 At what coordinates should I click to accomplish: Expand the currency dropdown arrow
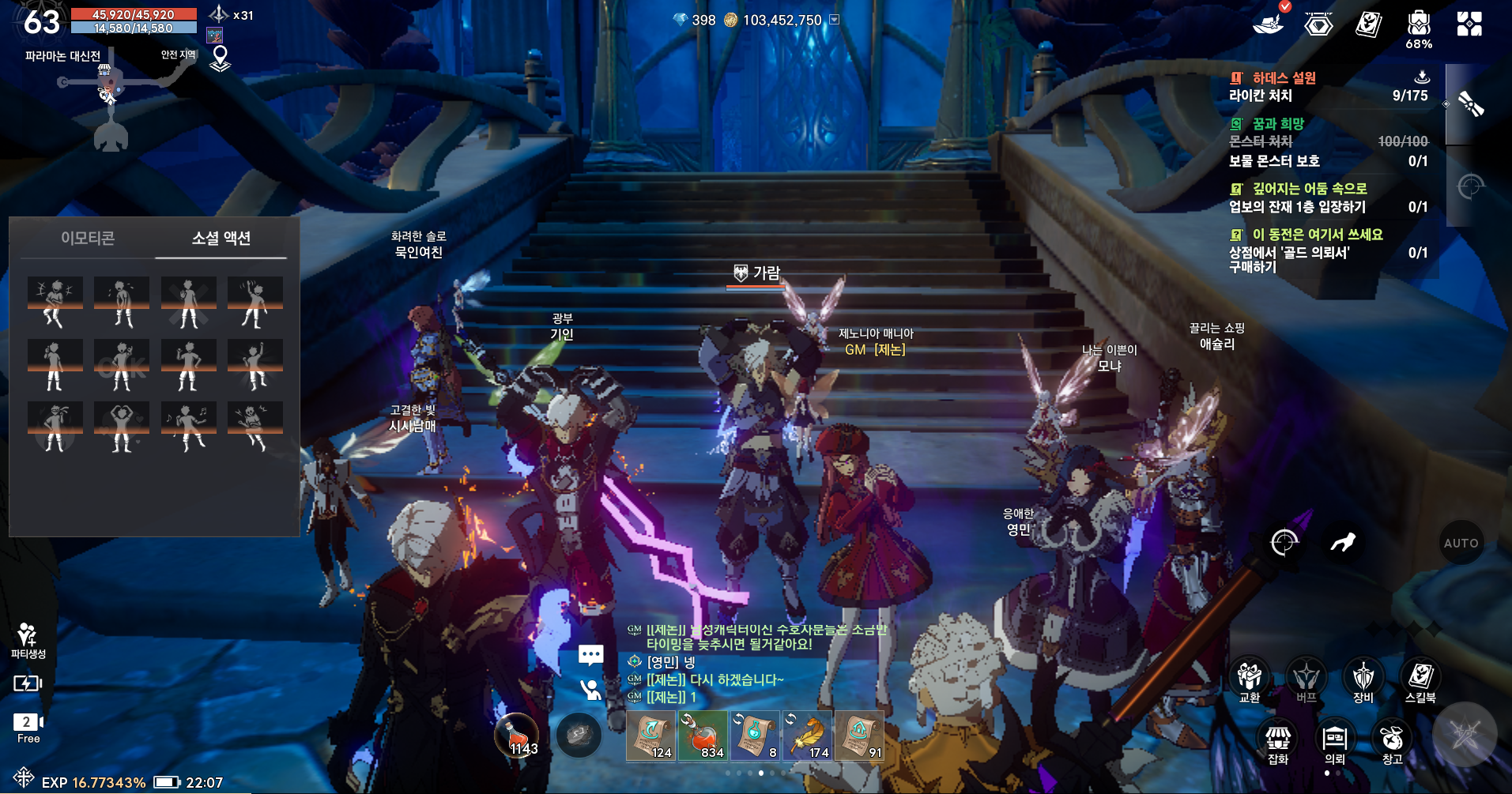pos(834,20)
